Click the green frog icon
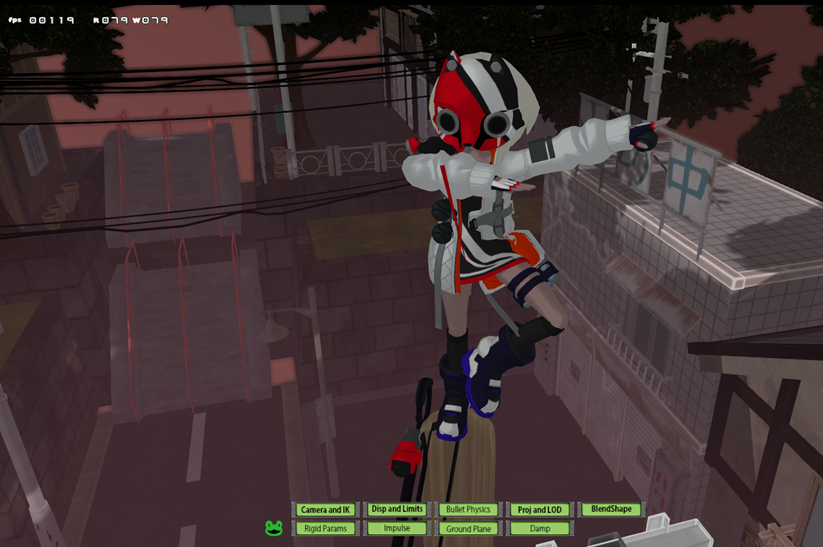The image size is (823, 547). [x=274, y=528]
